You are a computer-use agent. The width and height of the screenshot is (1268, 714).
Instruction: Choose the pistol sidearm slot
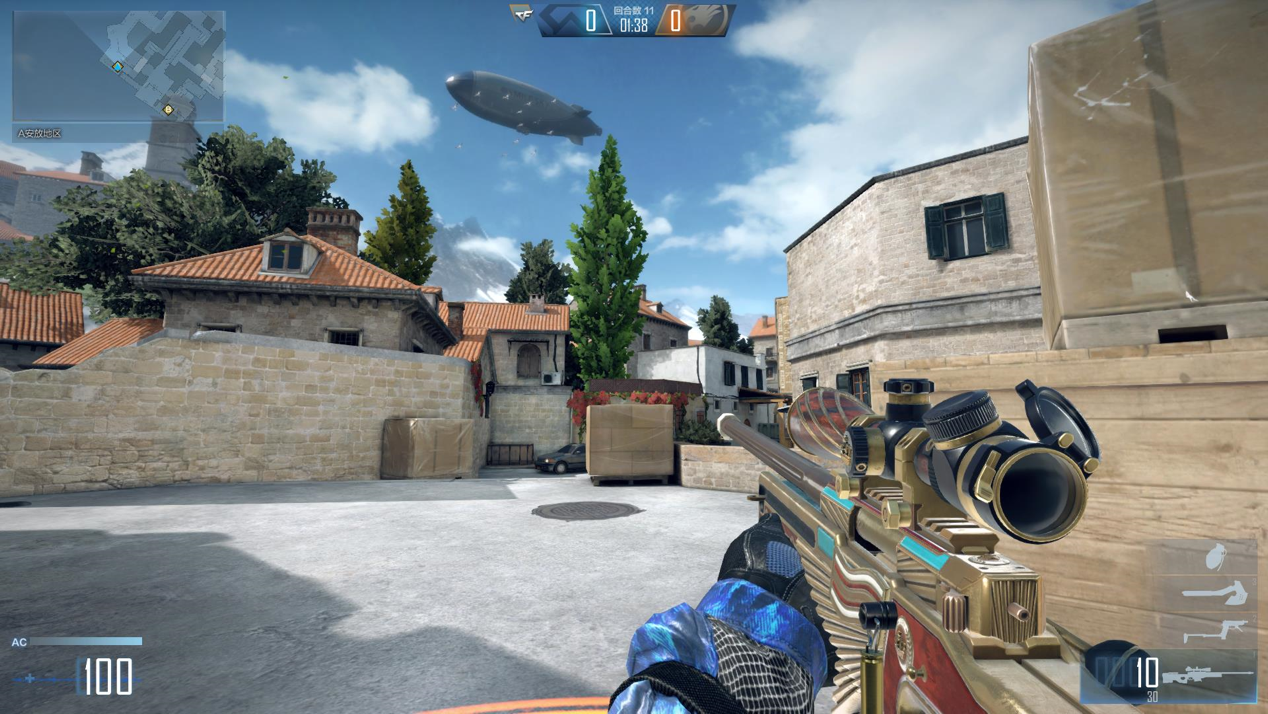(1217, 631)
